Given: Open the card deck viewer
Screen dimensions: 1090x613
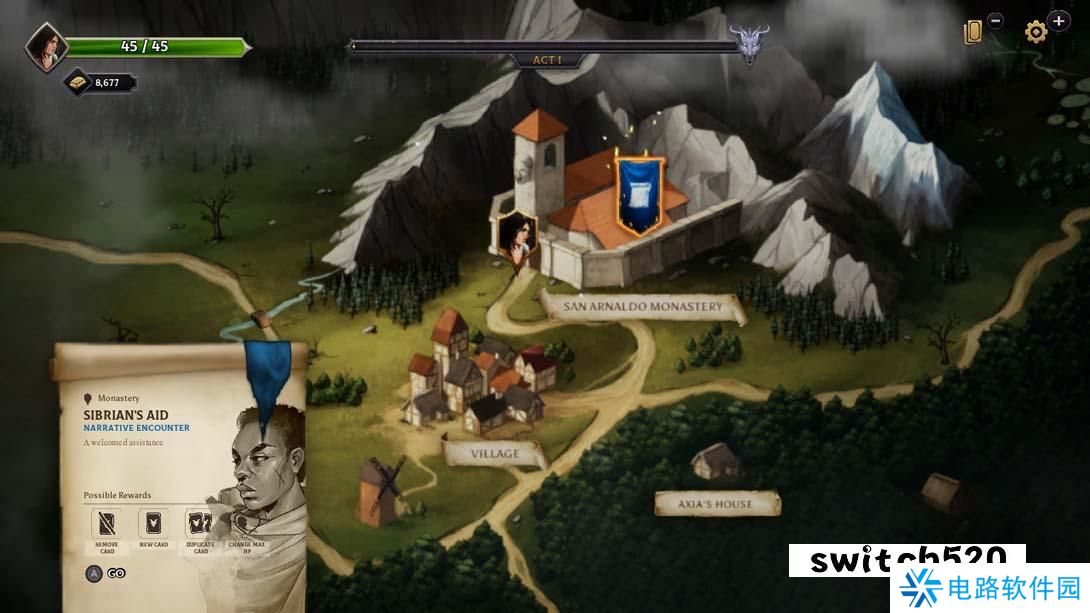Looking at the screenshot, I should pos(973,32).
